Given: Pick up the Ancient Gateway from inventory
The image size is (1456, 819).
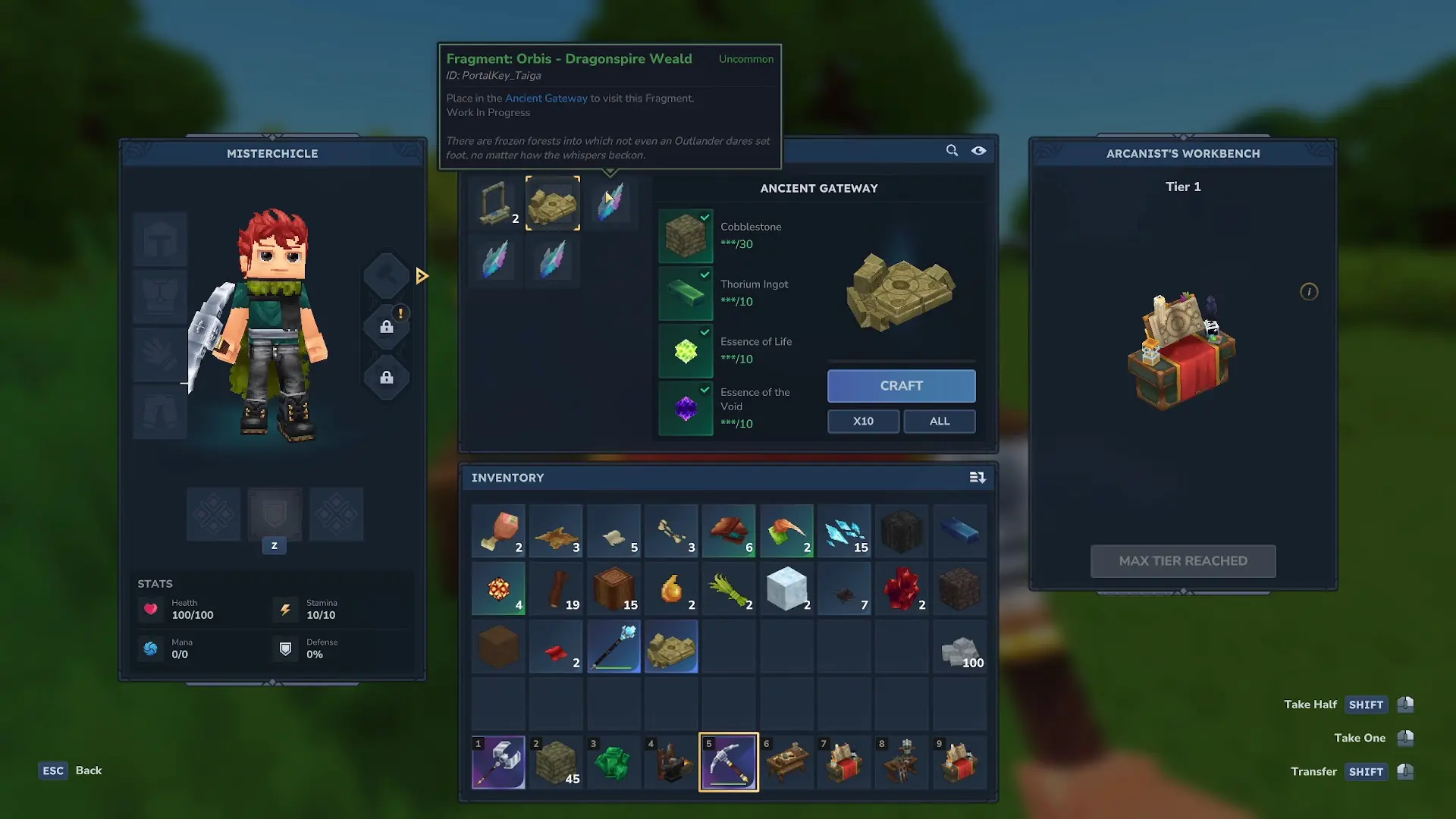Looking at the screenshot, I should (671, 648).
